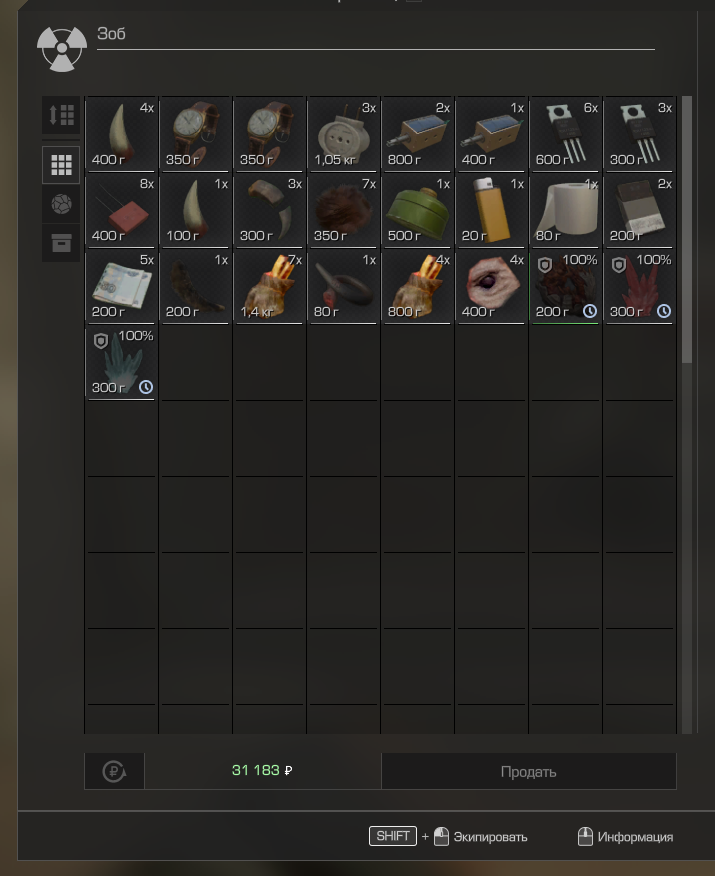
Task: Click the Продать sell button
Action: [528, 771]
